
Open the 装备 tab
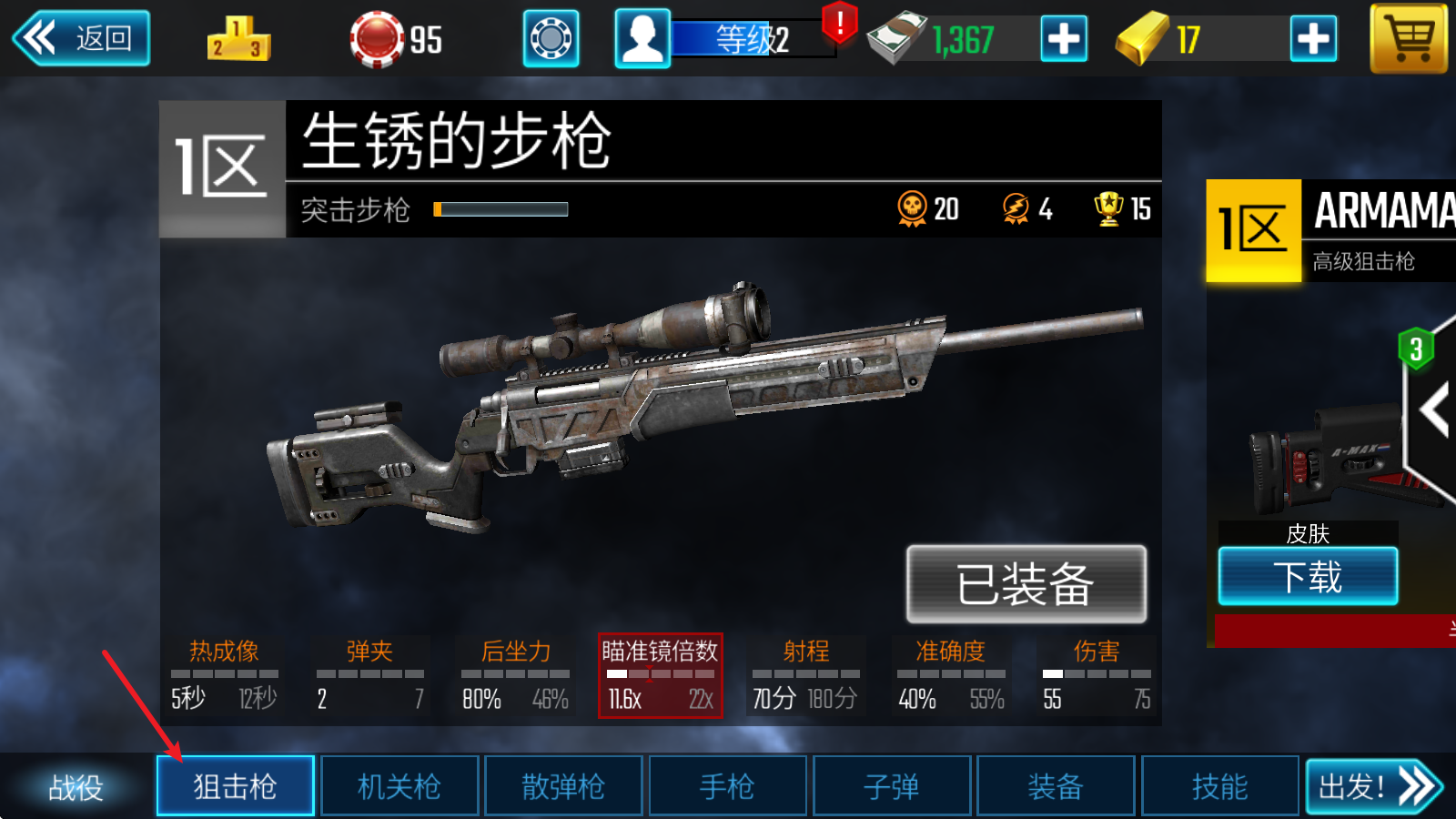coord(1055,785)
